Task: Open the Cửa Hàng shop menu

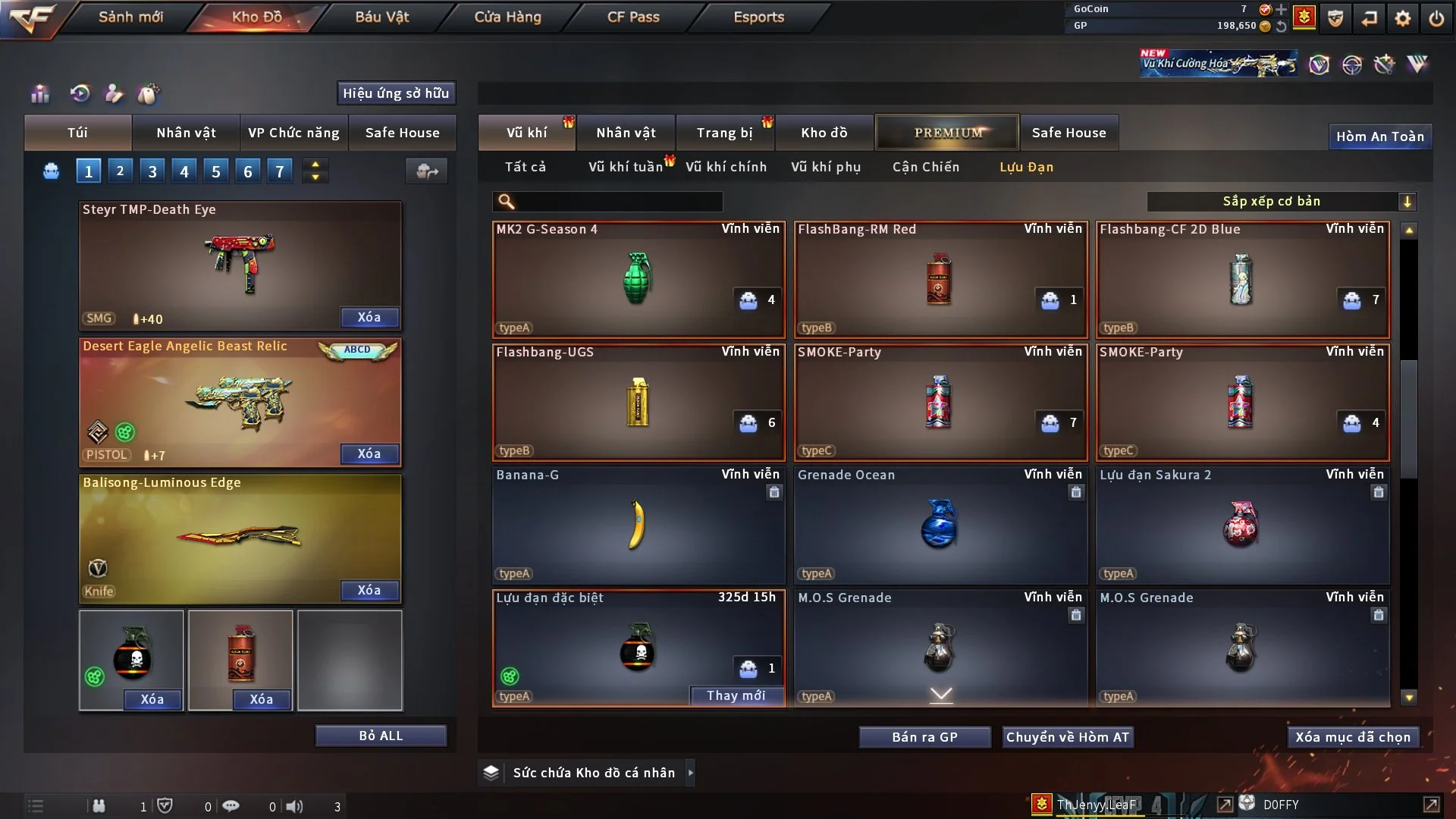Action: 507,17
